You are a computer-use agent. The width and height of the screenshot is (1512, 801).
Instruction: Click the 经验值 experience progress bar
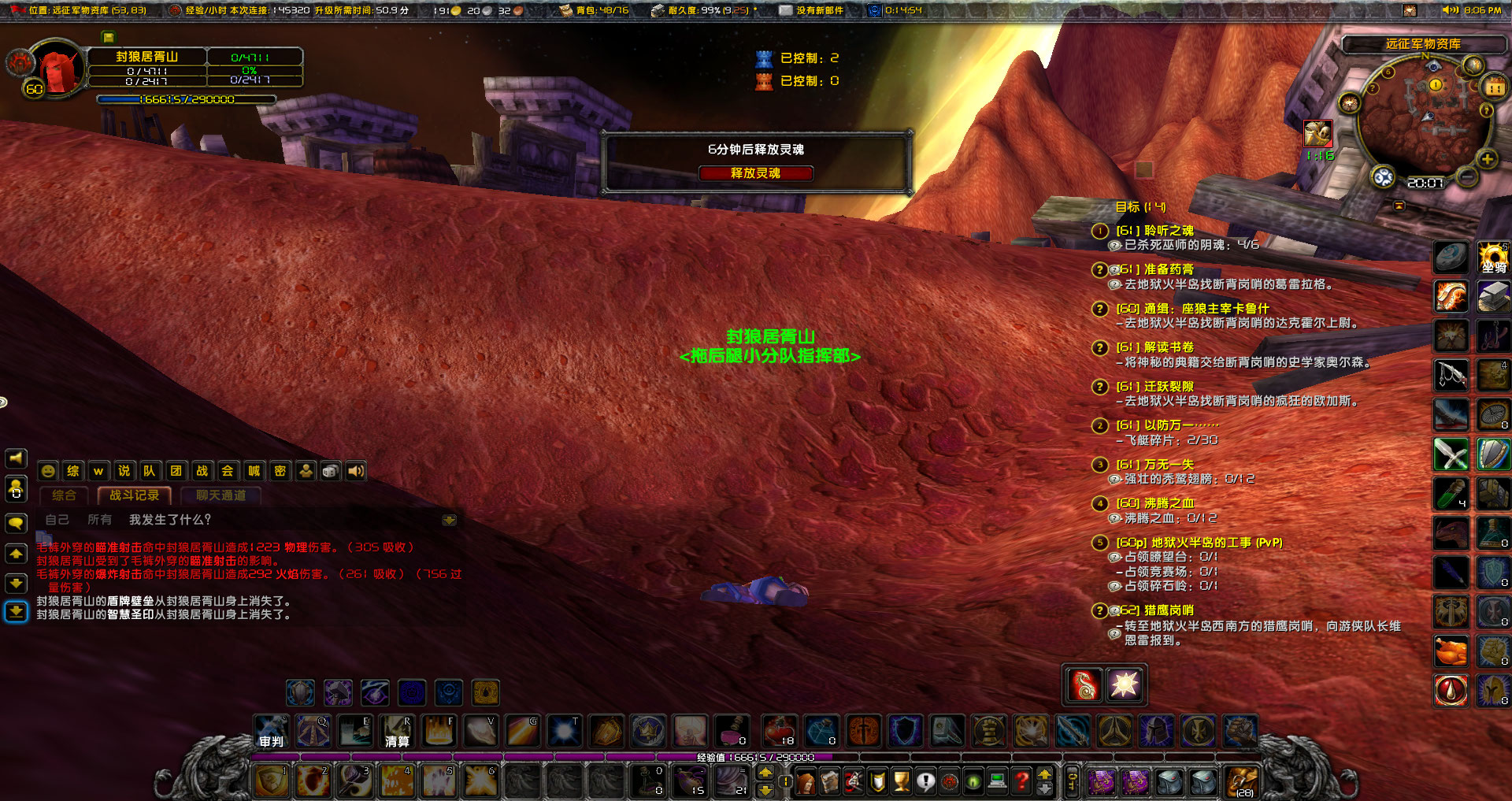756,757
